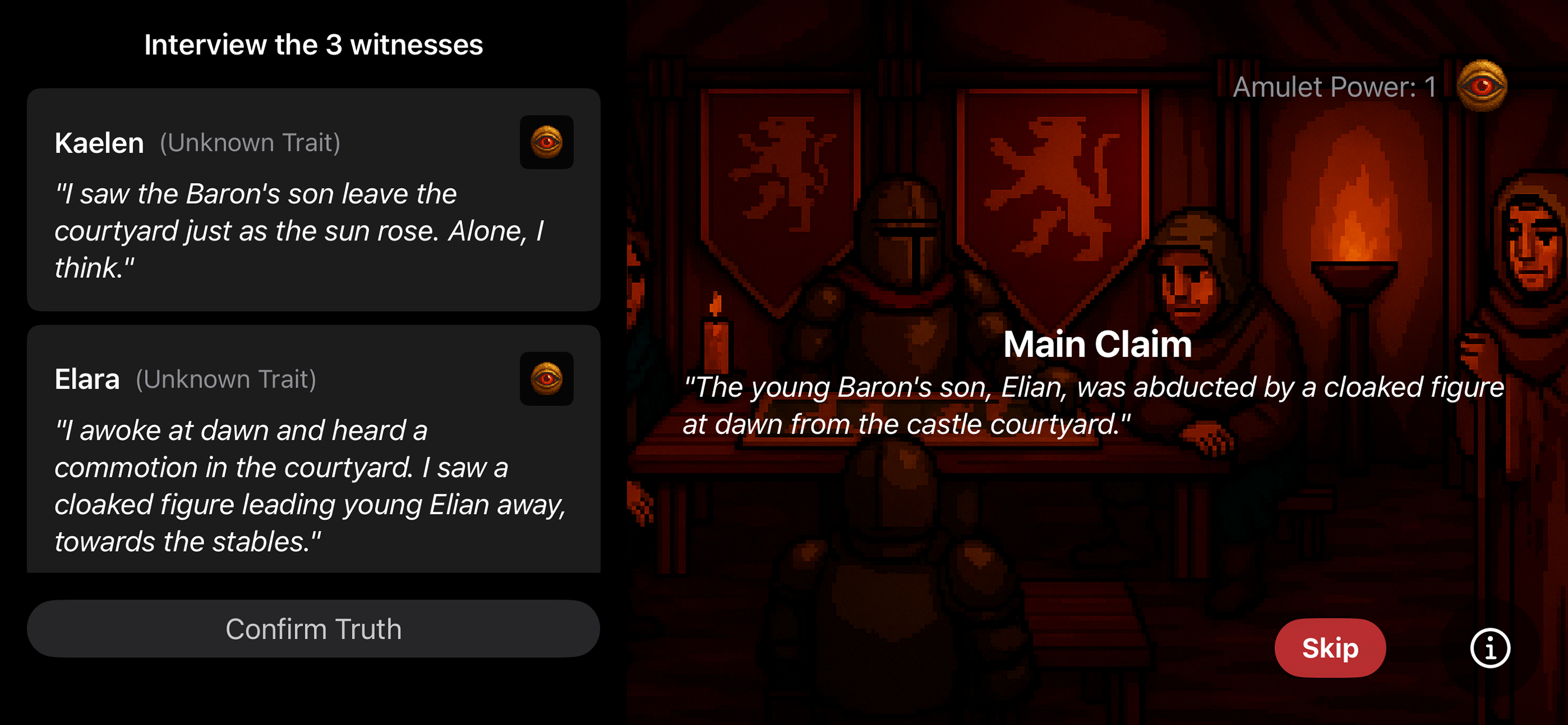
Task: Reveal Elara's Unknown Trait label
Action: coord(226,379)
